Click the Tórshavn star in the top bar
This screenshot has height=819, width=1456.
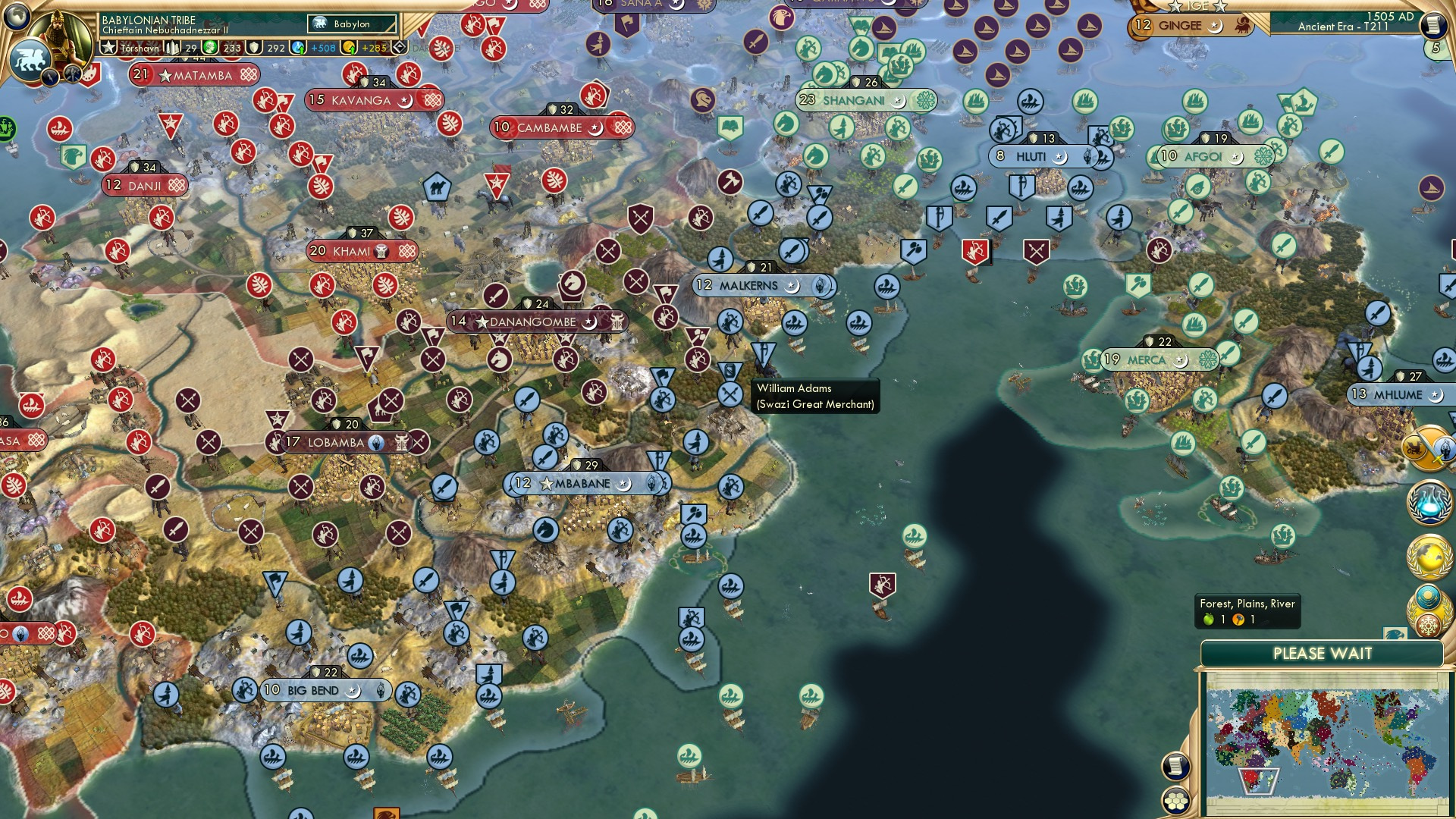click(109, 47)
